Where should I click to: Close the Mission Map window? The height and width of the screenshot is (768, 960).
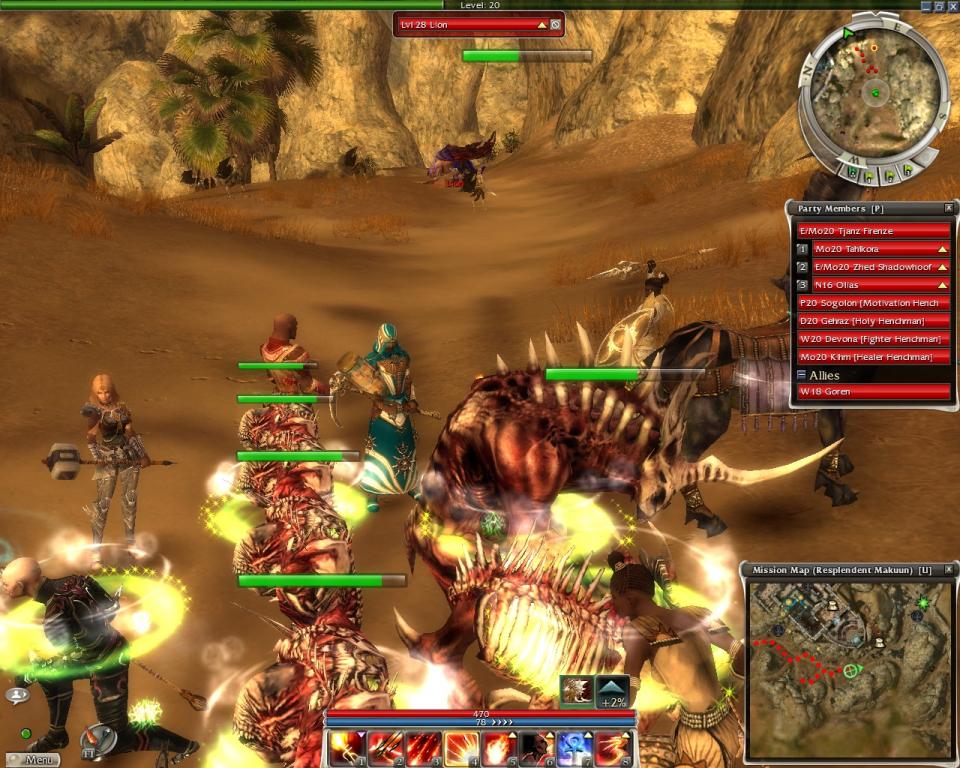[949, 569]
